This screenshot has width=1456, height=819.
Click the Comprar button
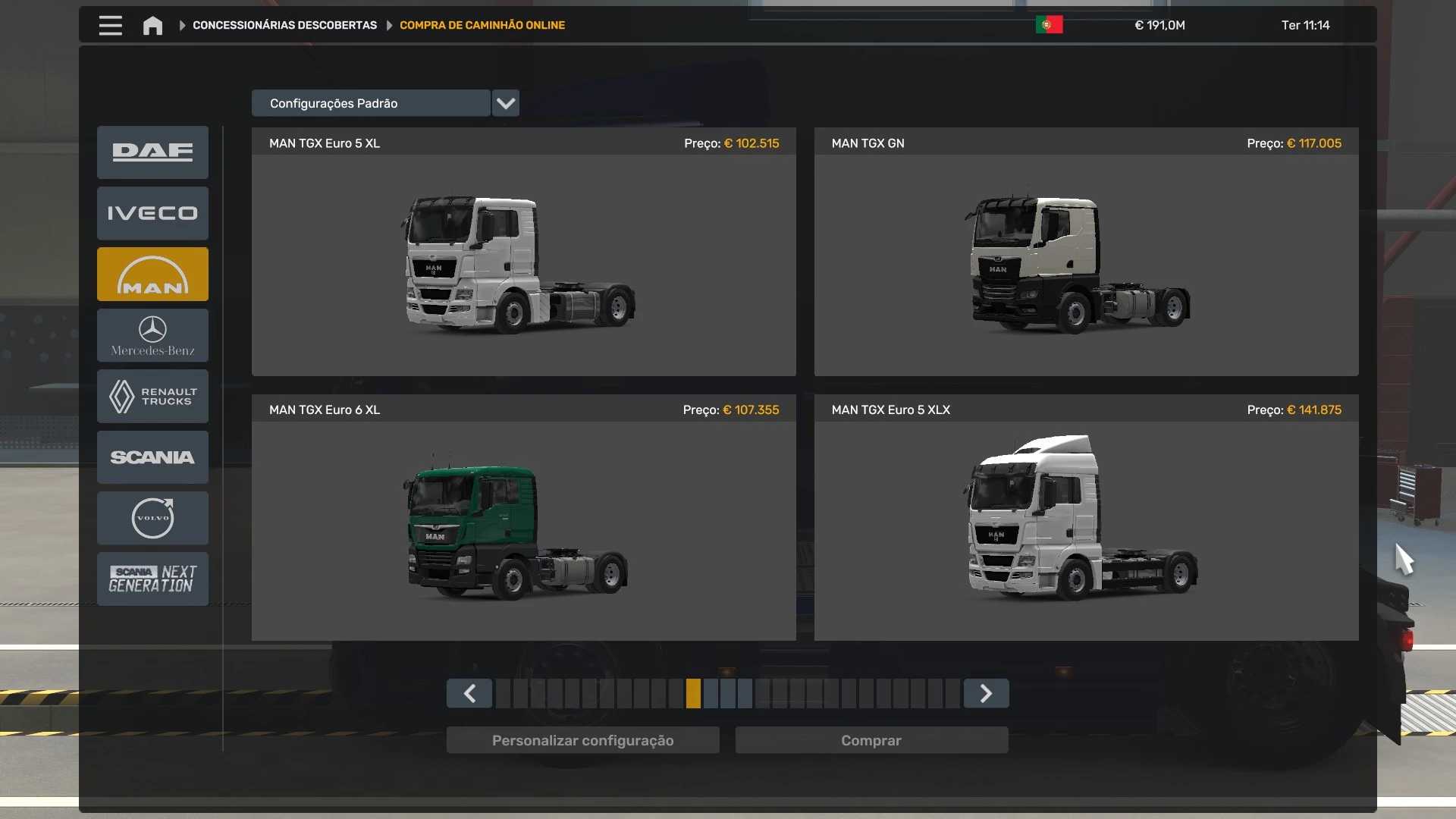(871, 740)
